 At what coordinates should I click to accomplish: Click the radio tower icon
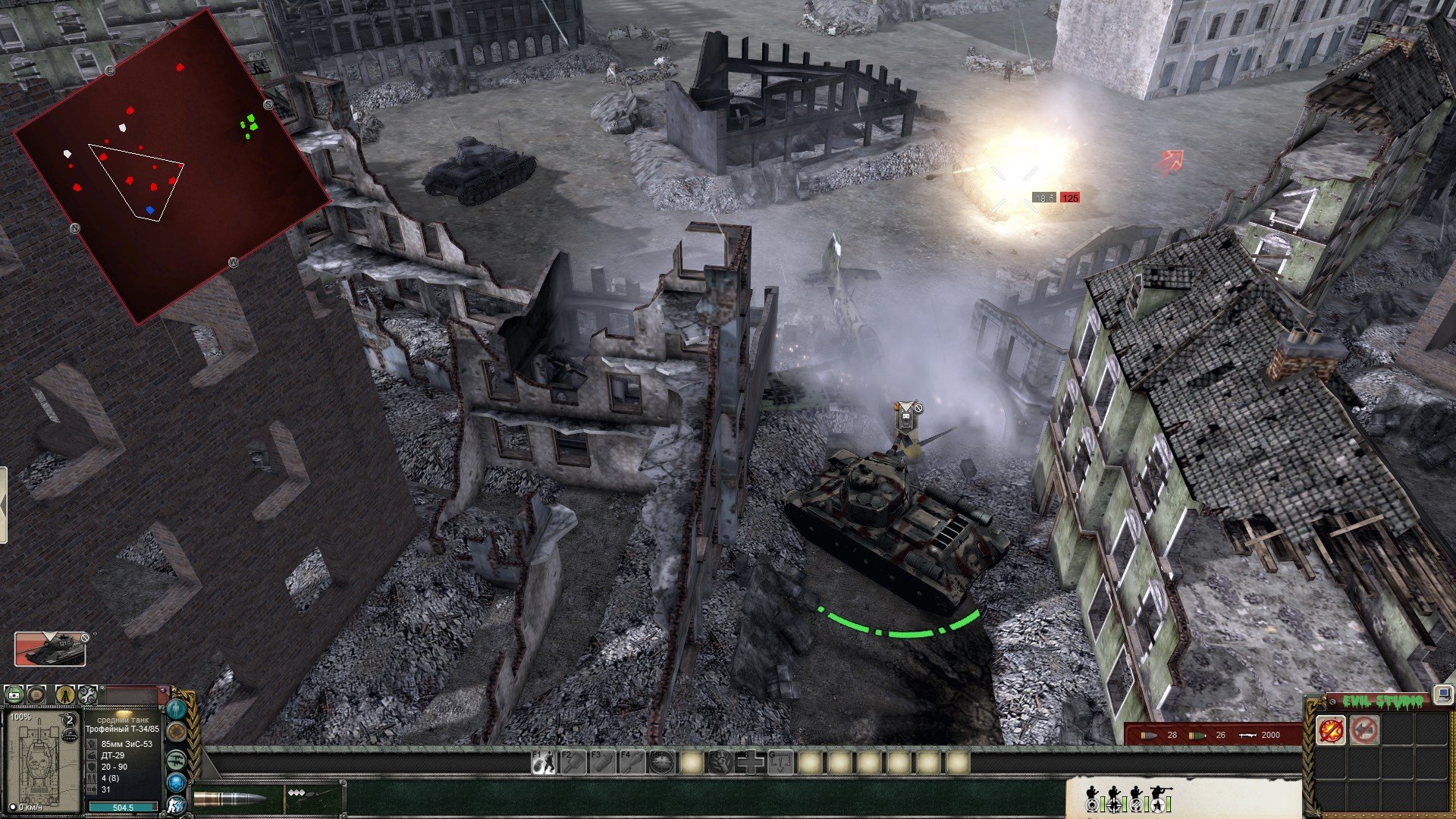pos(65,694)
